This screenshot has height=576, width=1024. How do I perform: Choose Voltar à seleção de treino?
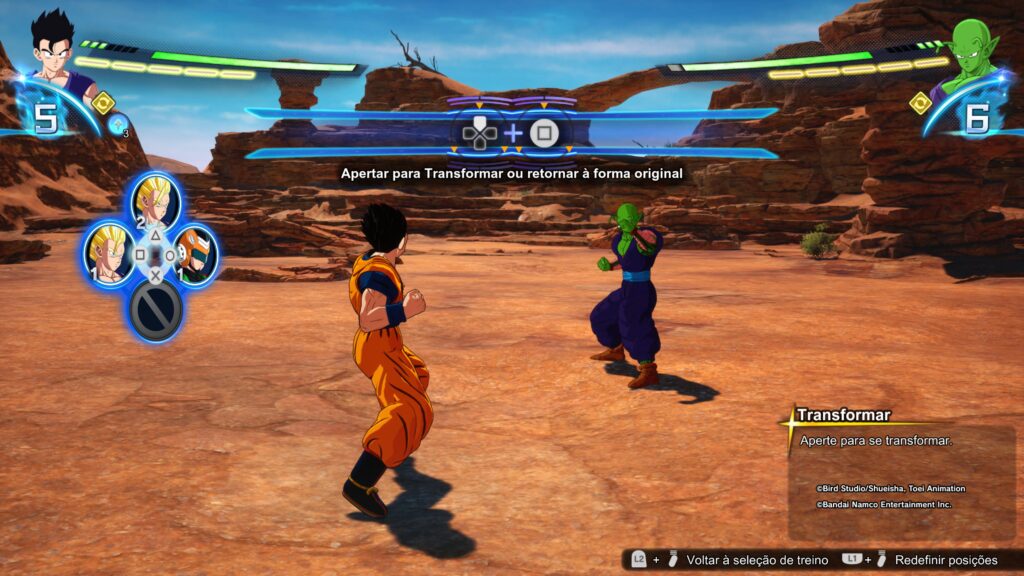(x=756, y=560)
